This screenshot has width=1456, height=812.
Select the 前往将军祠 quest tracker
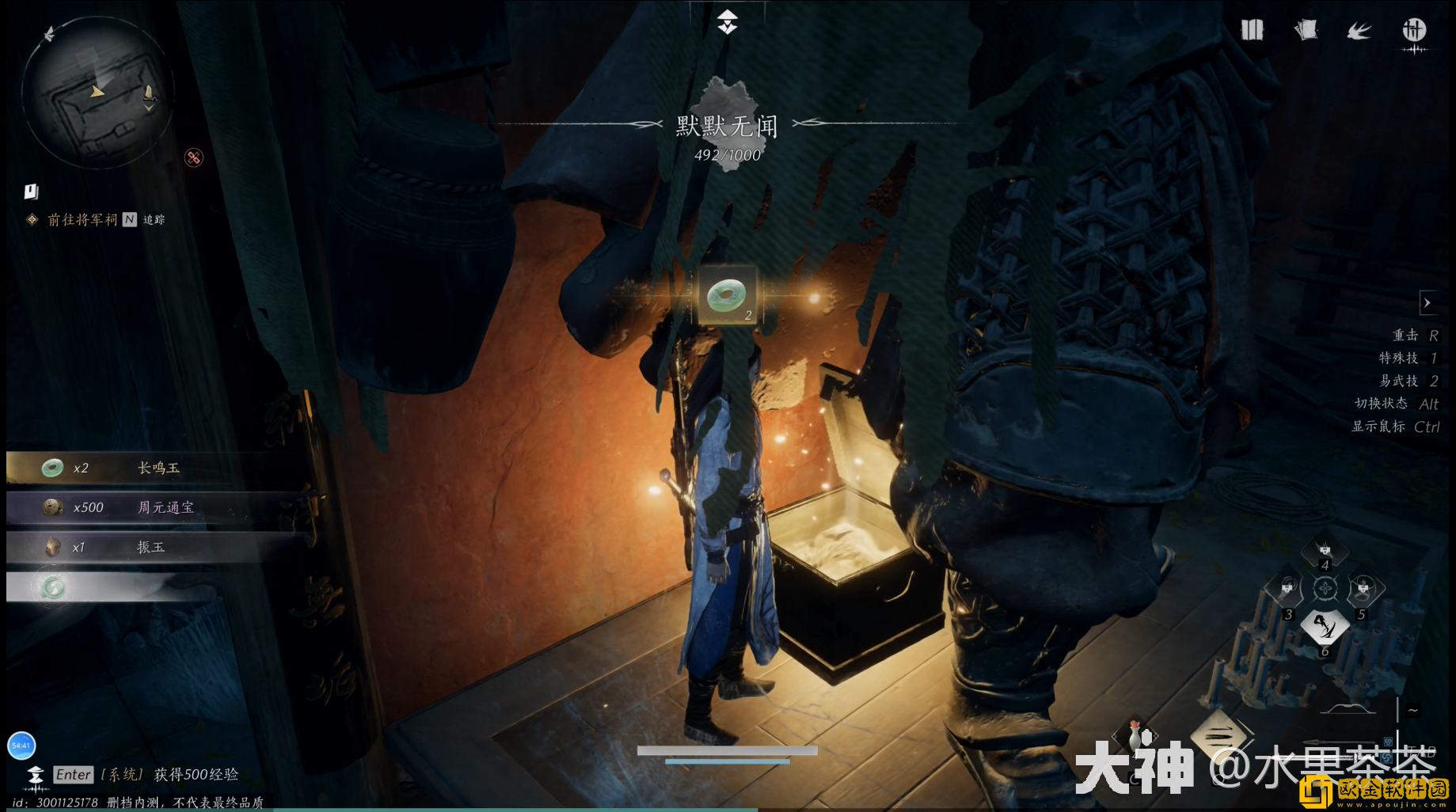pos(82,219)
